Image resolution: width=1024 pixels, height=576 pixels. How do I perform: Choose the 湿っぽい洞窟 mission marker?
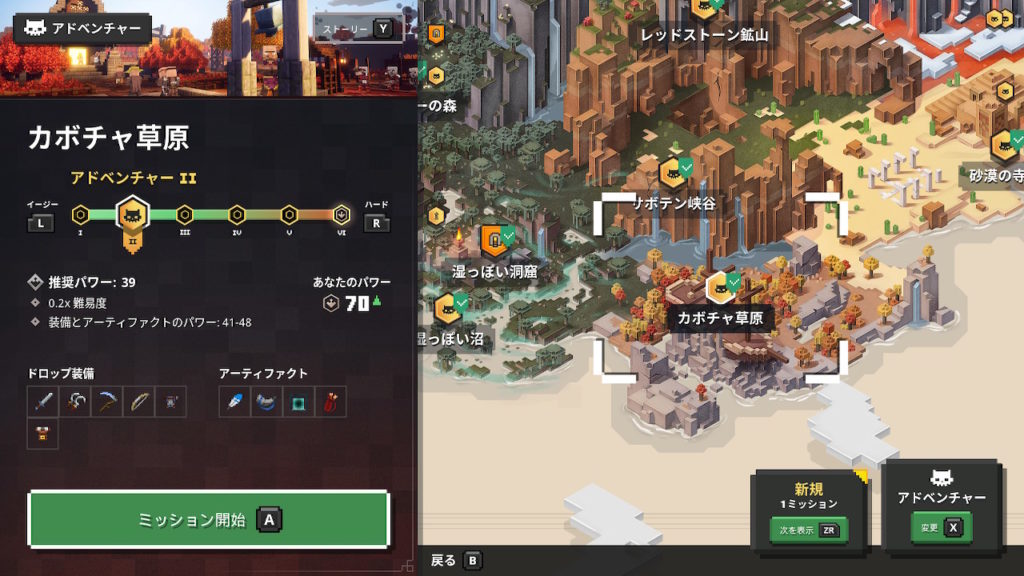tap(494, 240)
